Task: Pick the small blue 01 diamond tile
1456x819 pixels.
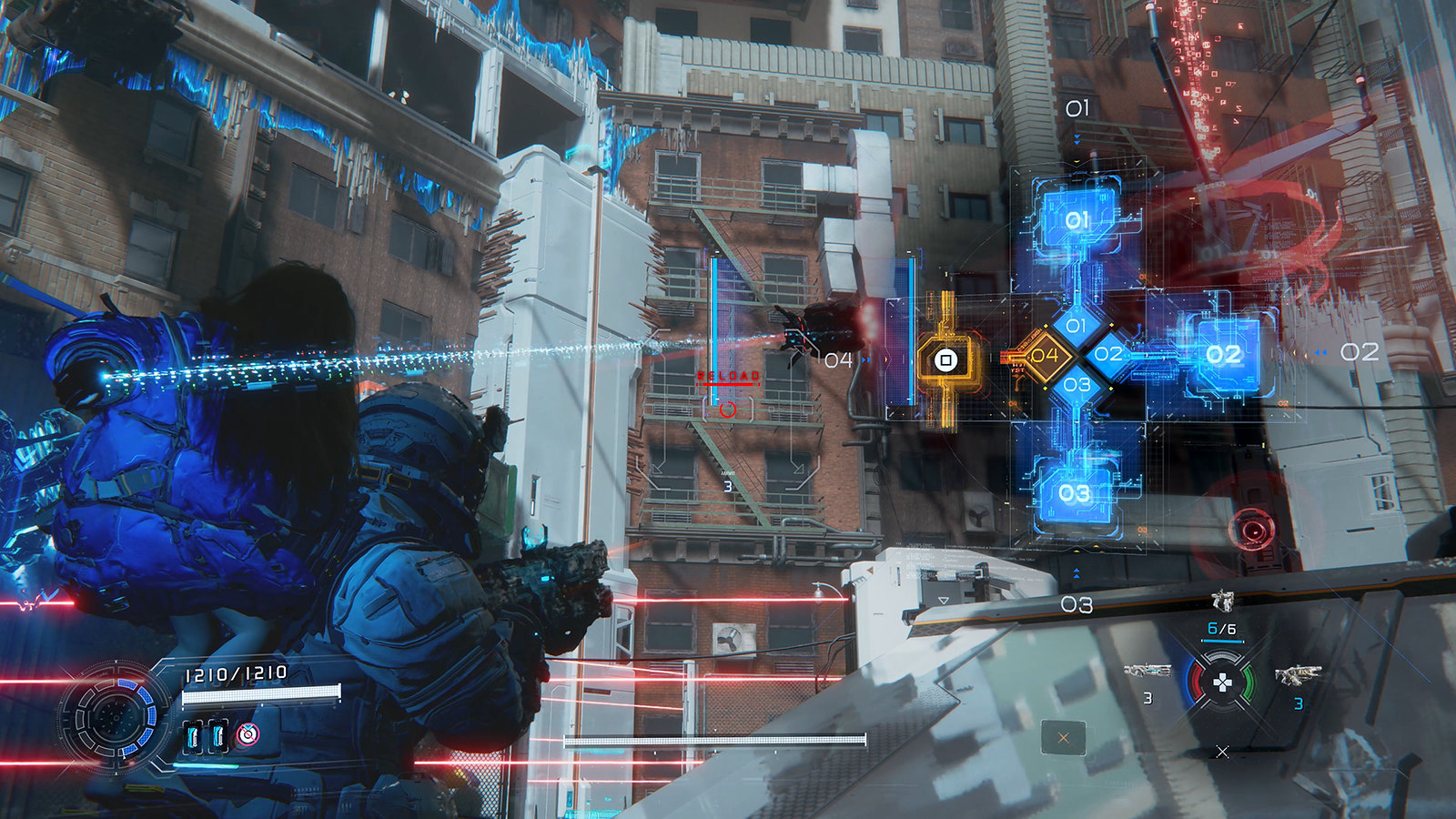Action: [1076, 325]
